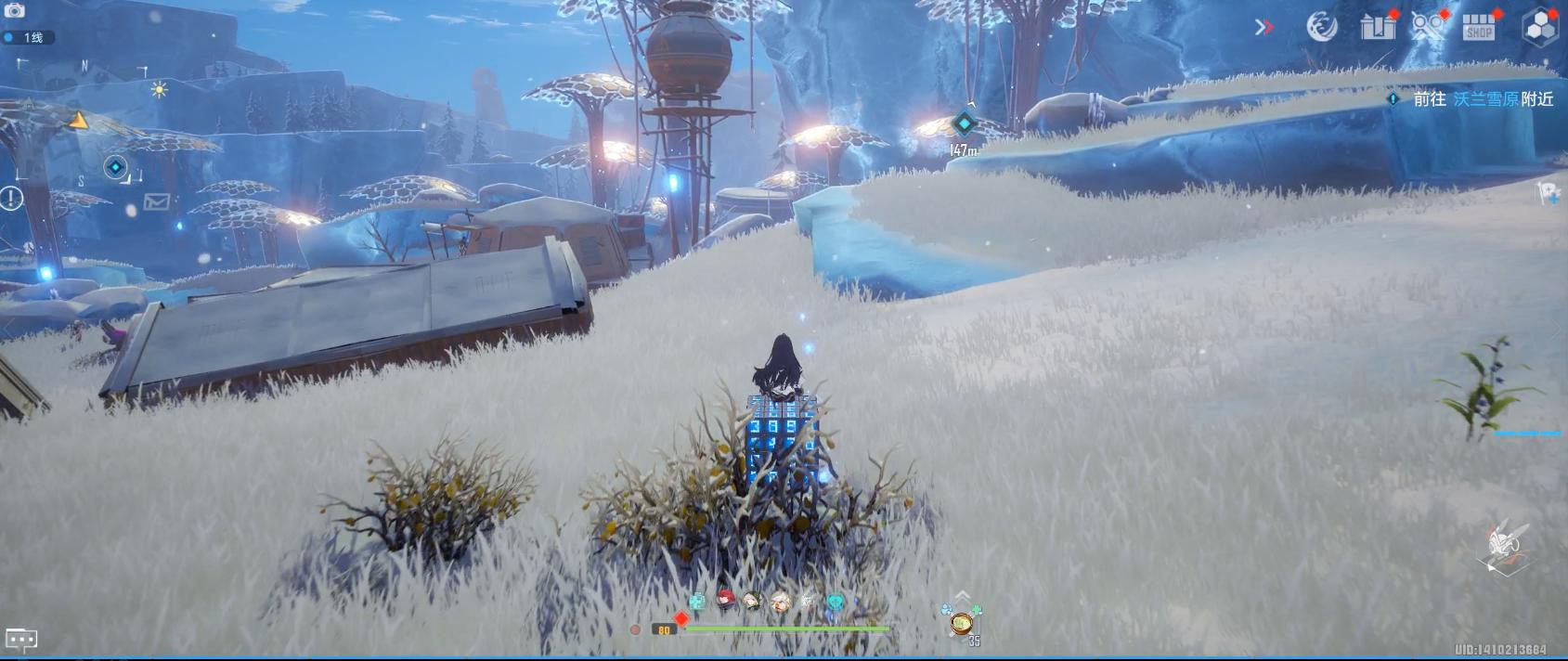Open the chat bubble box
The height and width of the screenshot is (661, 1568).
click(x=21, y=639)
